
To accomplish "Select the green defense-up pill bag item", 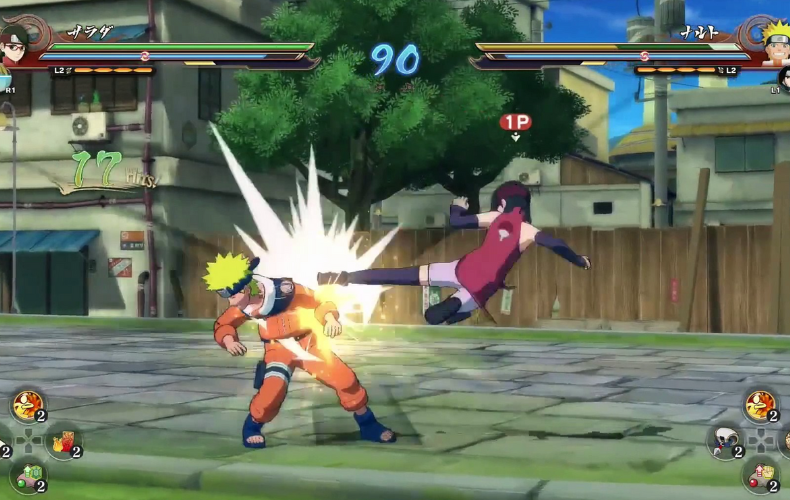I will (27, 475).
